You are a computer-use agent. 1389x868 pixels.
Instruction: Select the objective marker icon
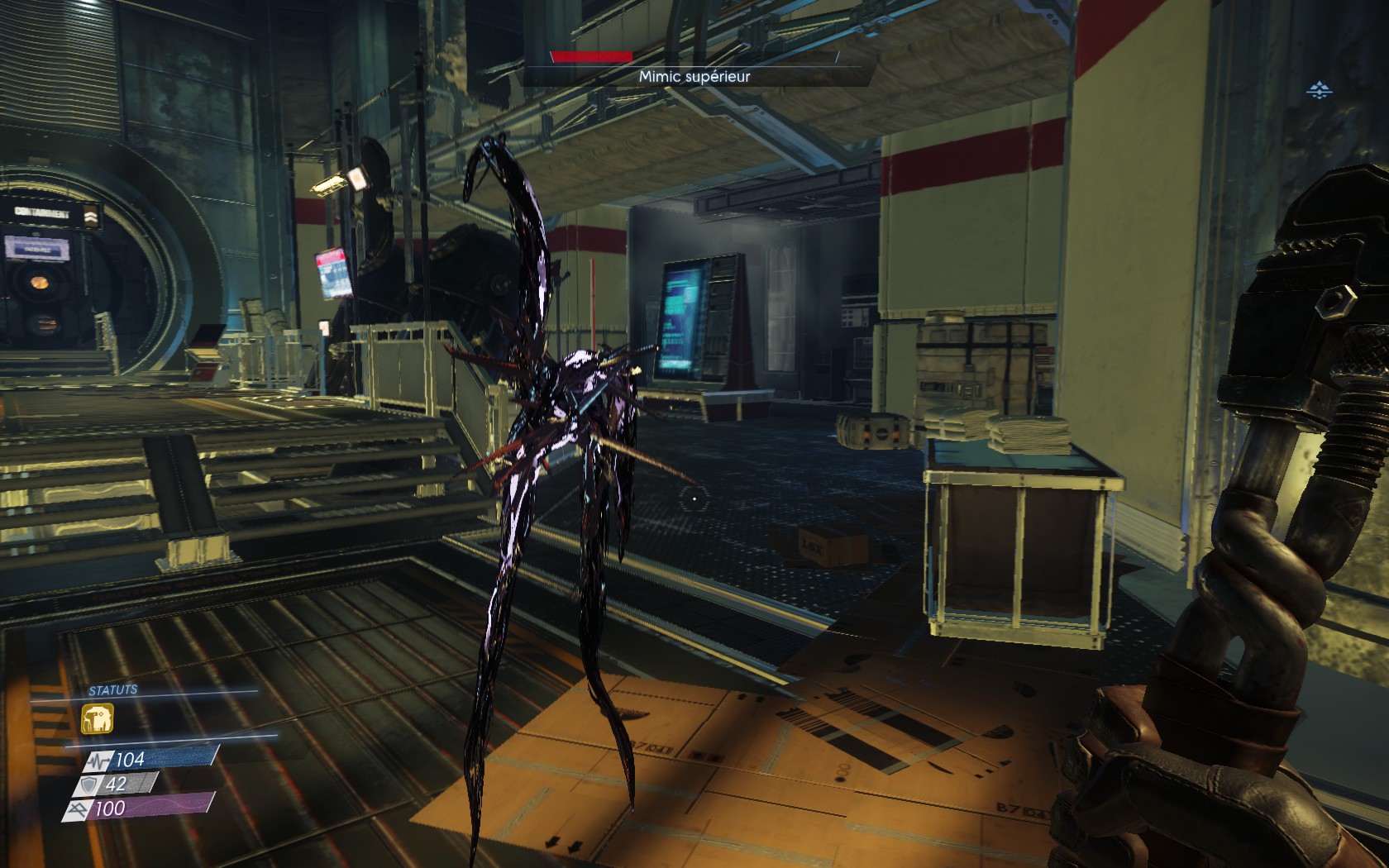coord(1319,89)
